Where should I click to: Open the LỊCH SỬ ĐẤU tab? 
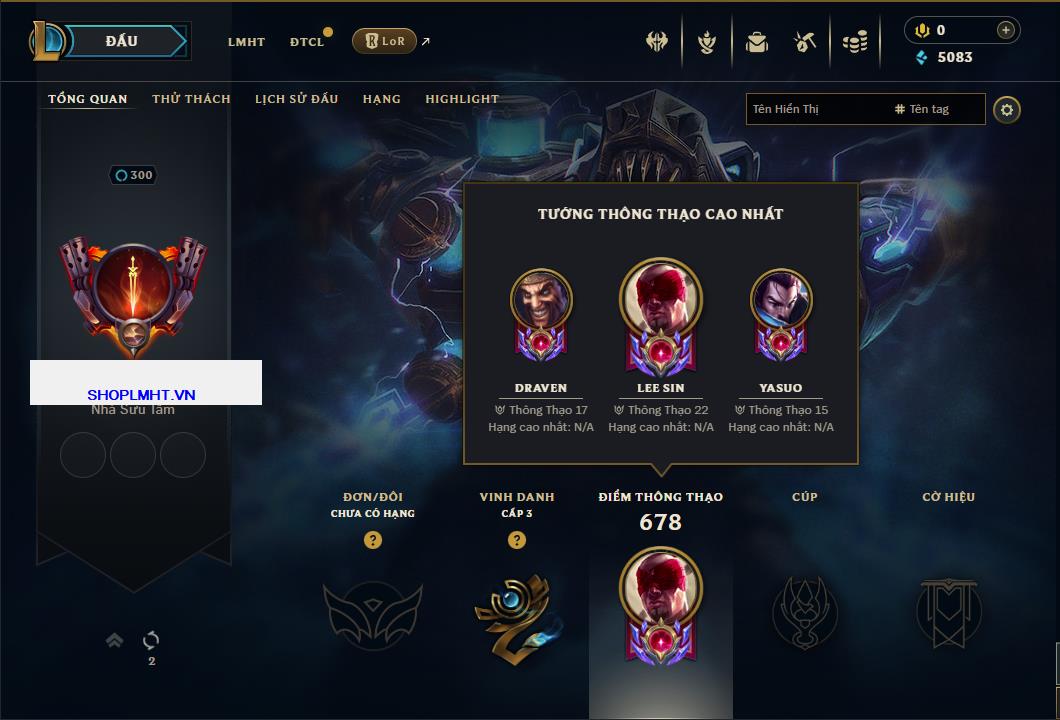click(296, 99)
